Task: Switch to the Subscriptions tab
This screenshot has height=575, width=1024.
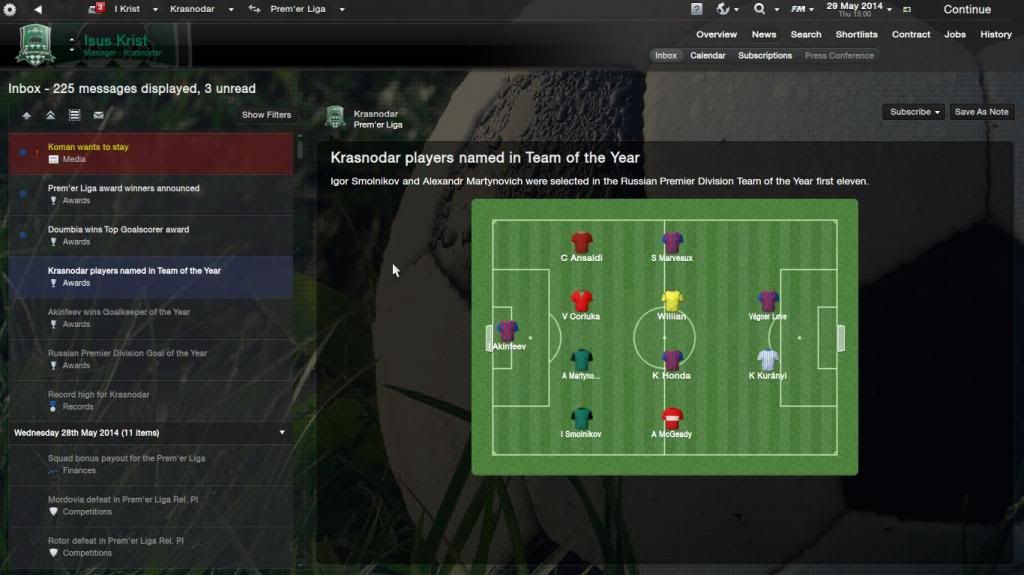Action: pyautogui.click(x=765, y=56)
